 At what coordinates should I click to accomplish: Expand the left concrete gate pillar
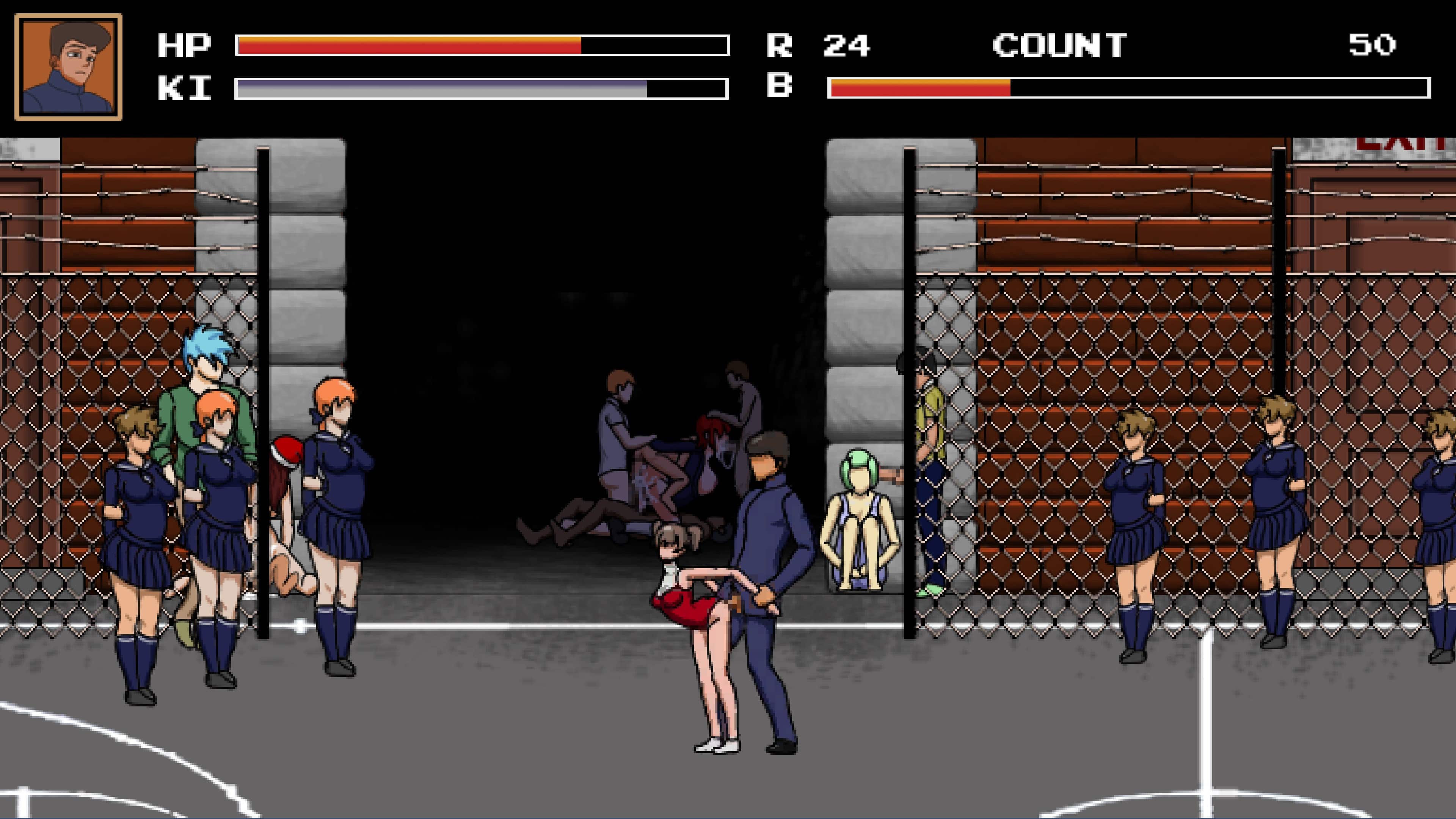pyautogui.click(x=271, y=254)
